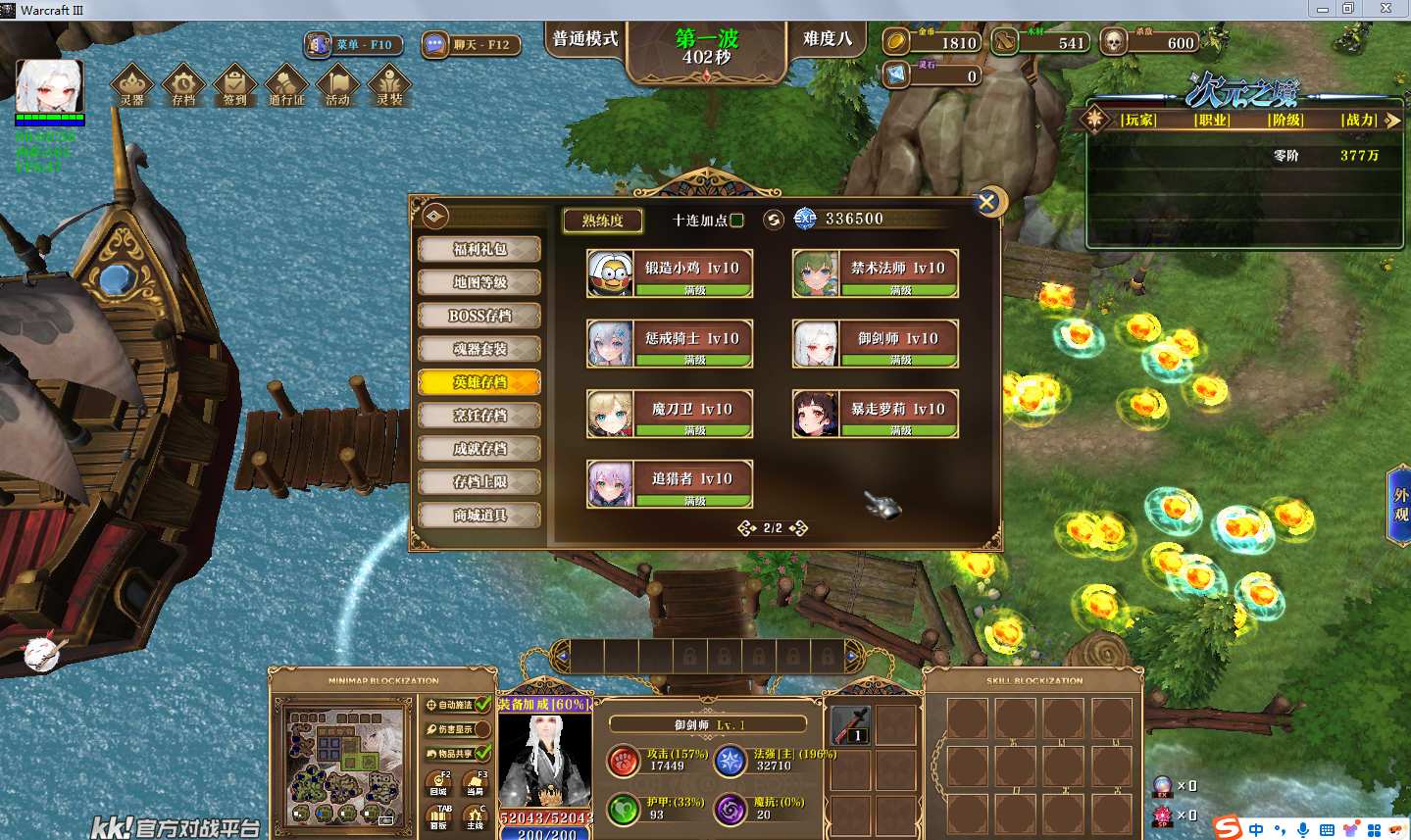
Task: Open the 活动 events icon
Action: pos(337,85)
